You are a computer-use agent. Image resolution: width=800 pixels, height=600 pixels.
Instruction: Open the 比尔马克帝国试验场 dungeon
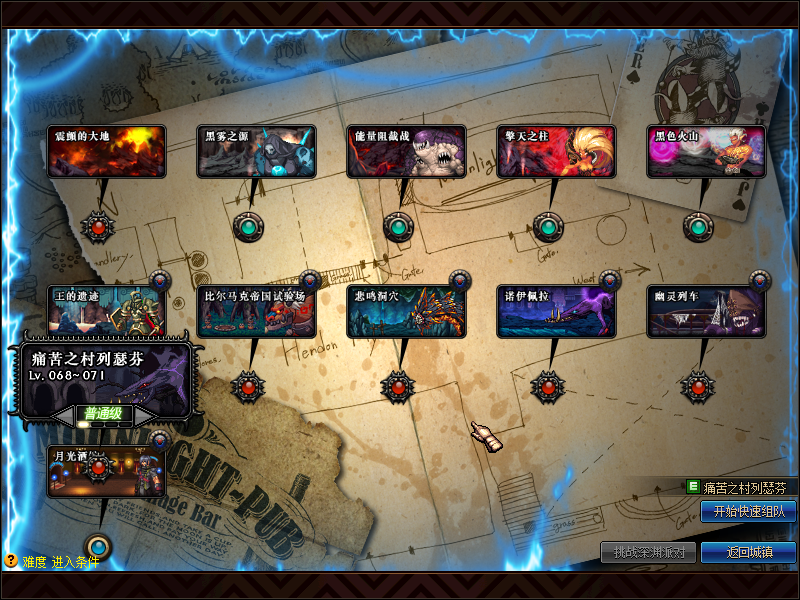[256, 311]
